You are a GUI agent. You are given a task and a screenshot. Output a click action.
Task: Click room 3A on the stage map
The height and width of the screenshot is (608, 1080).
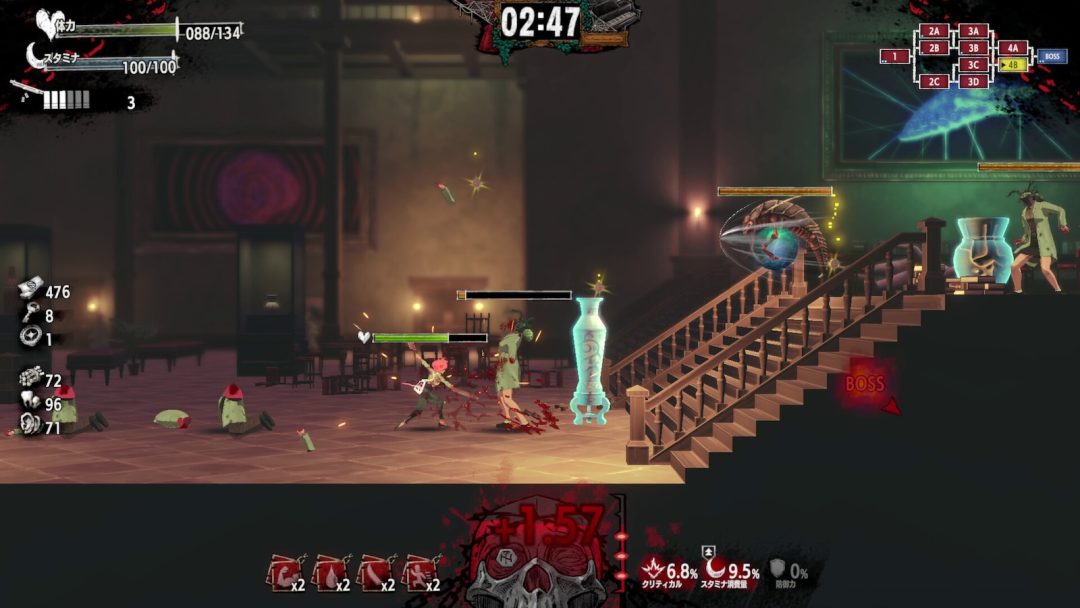973,31
